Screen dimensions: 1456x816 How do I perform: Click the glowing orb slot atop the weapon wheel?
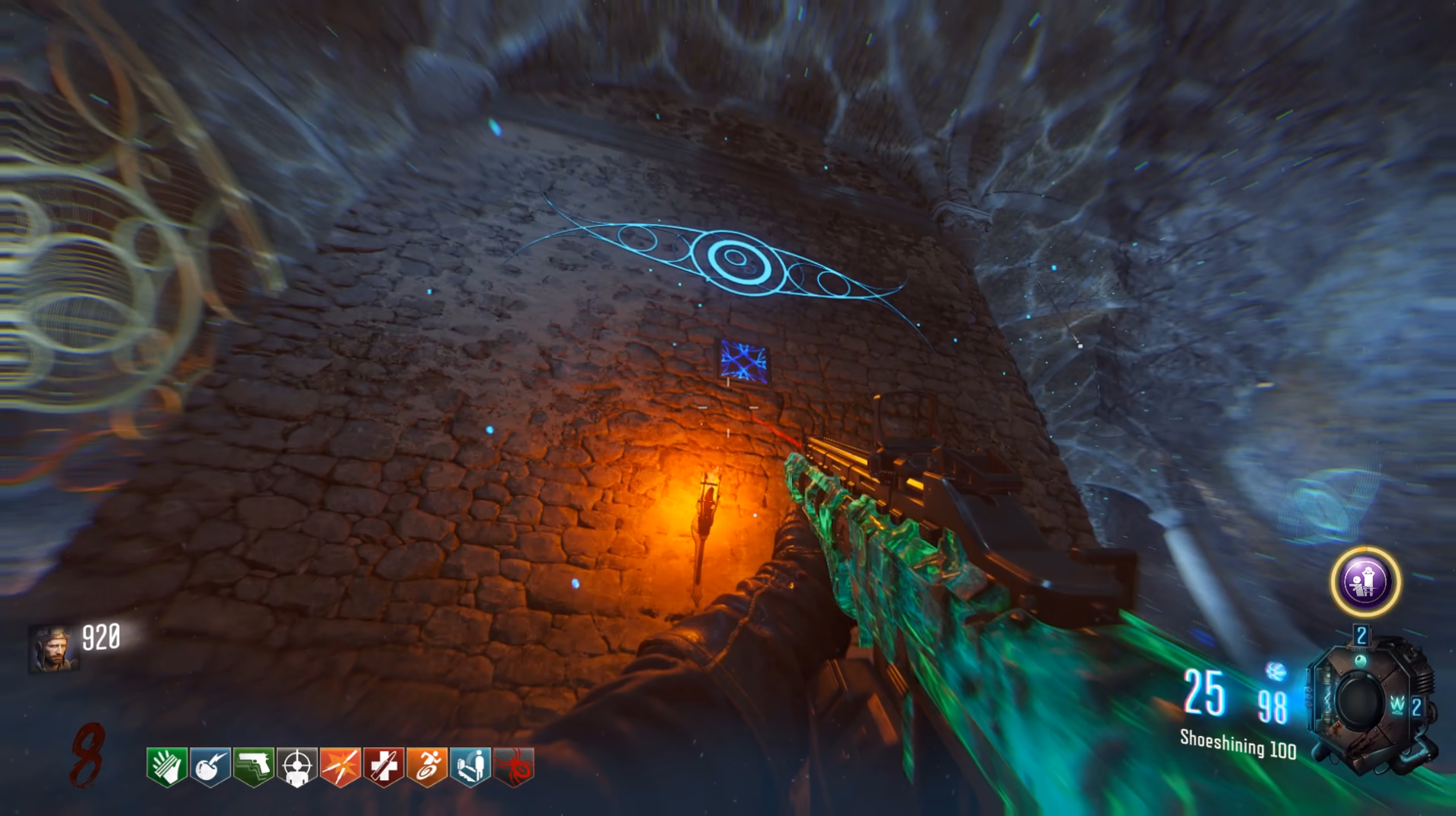click(1361, 660)
